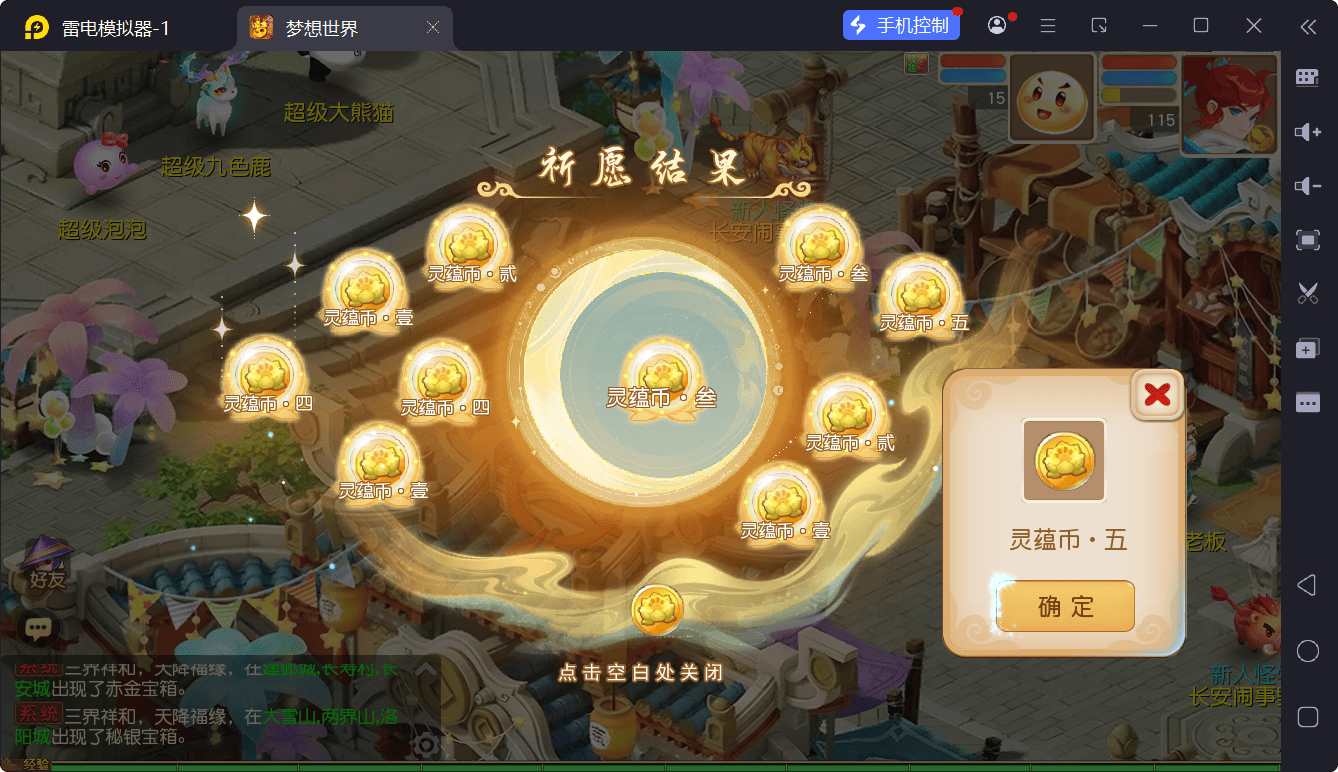1338x772 pixels.
Task: Open the emulator scissors screenshot tool
Action: [x=1307, y=293]
